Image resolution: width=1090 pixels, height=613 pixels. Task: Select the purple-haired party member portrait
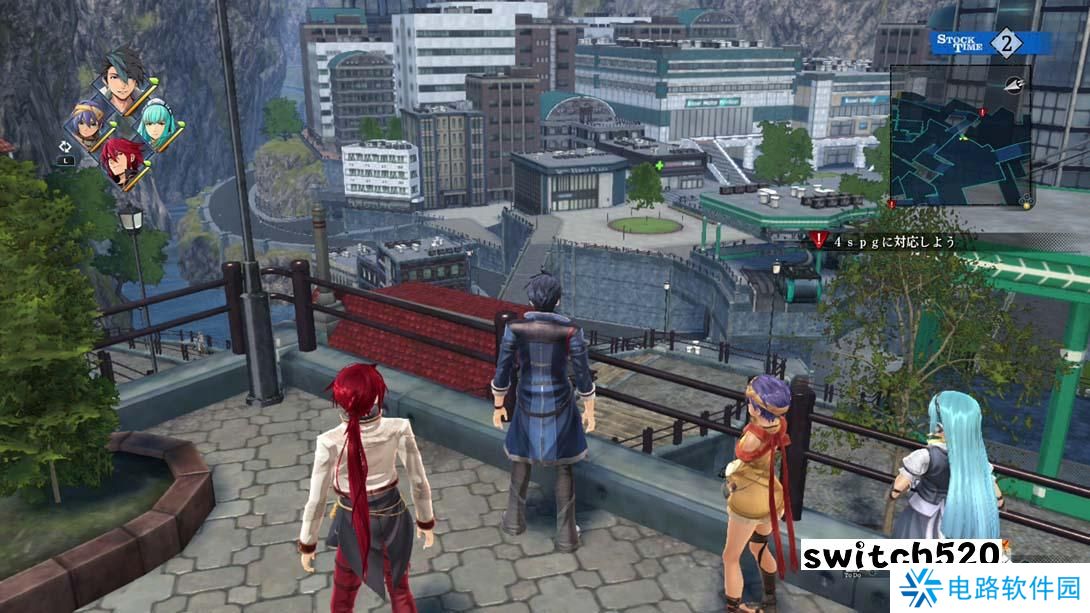pos(83,123)
